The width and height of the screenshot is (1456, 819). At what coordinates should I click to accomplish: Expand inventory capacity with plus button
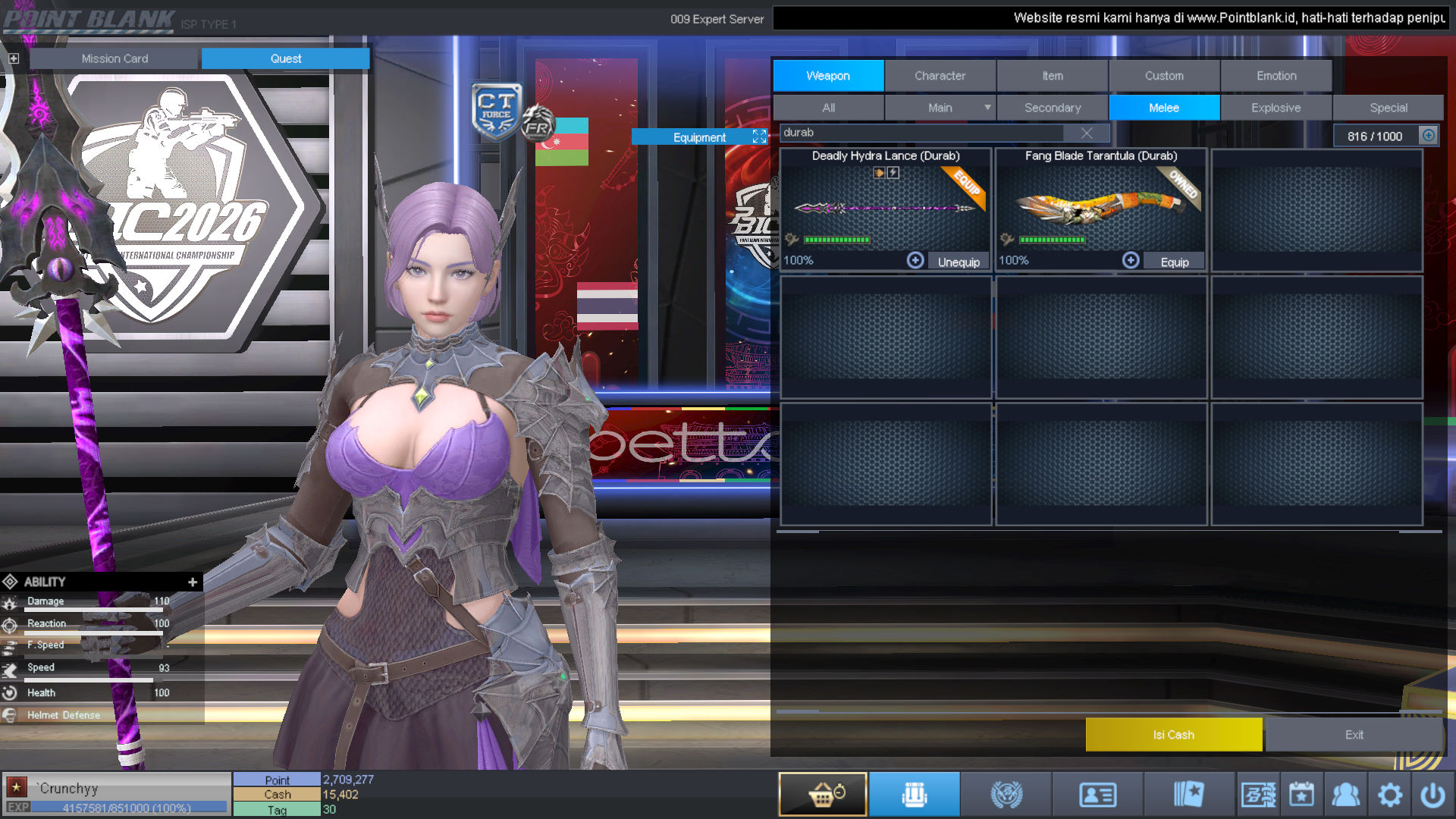[x=1428, y=136]
